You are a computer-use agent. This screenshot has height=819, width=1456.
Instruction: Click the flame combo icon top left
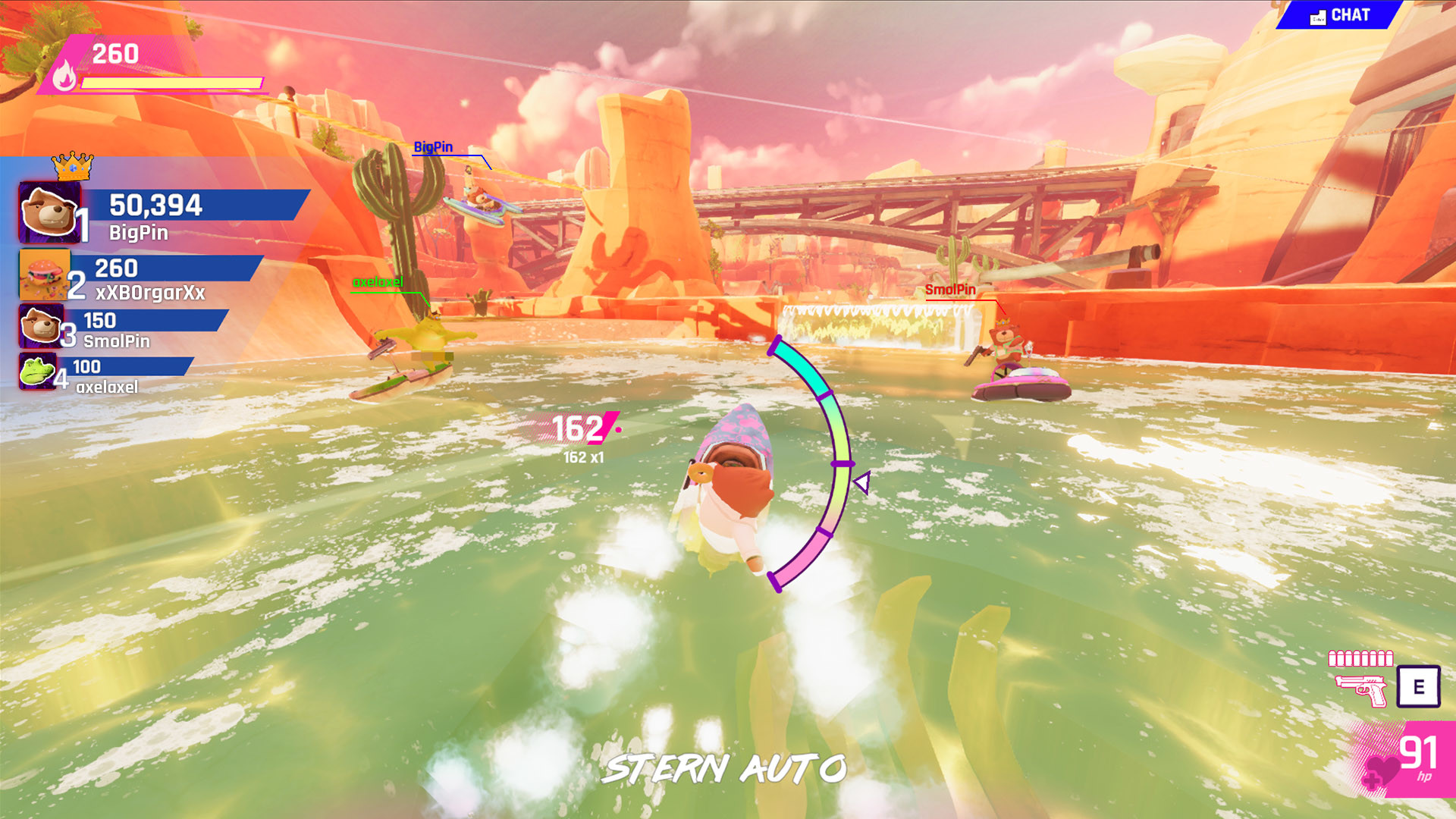pos(64,76)
